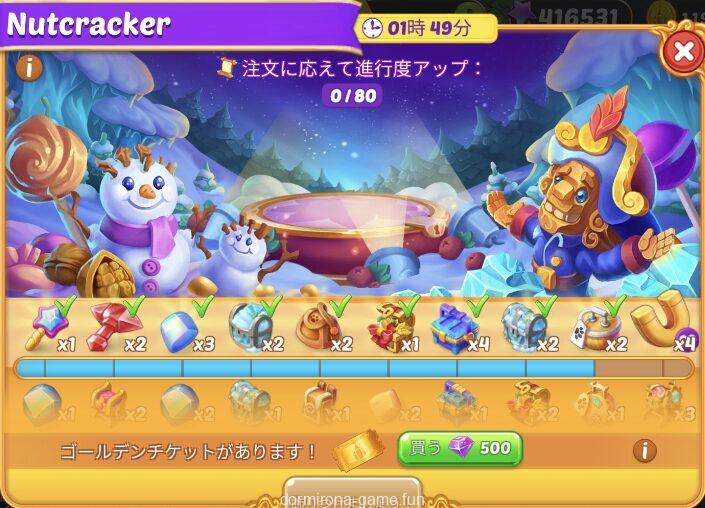Open the event info at top left

click(28, 68)
